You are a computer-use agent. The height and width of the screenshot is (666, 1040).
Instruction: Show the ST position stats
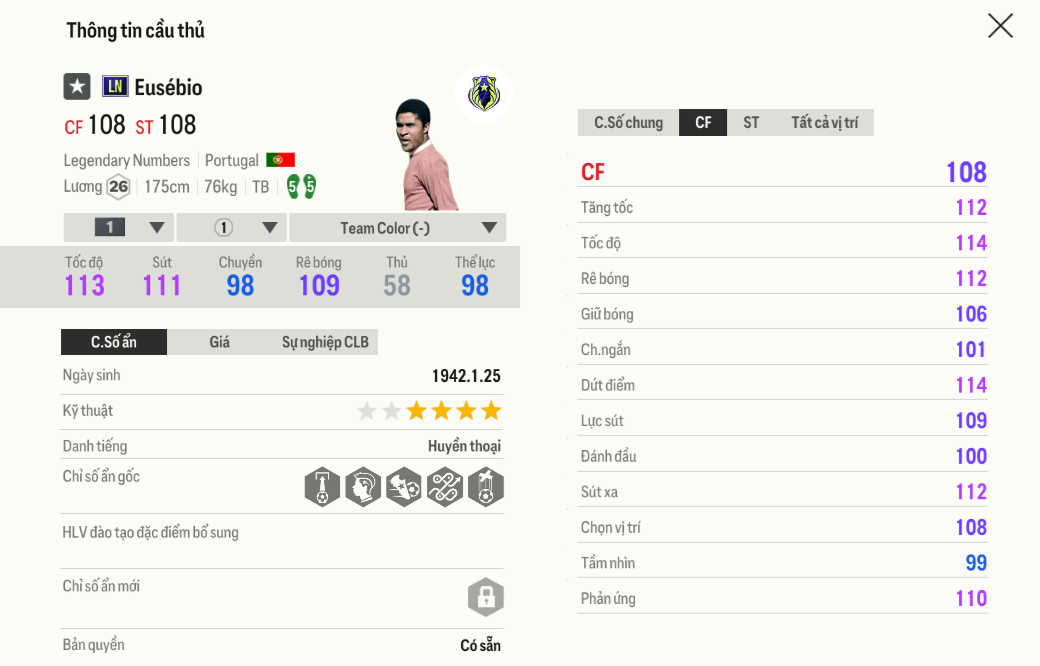coord(751,123)
